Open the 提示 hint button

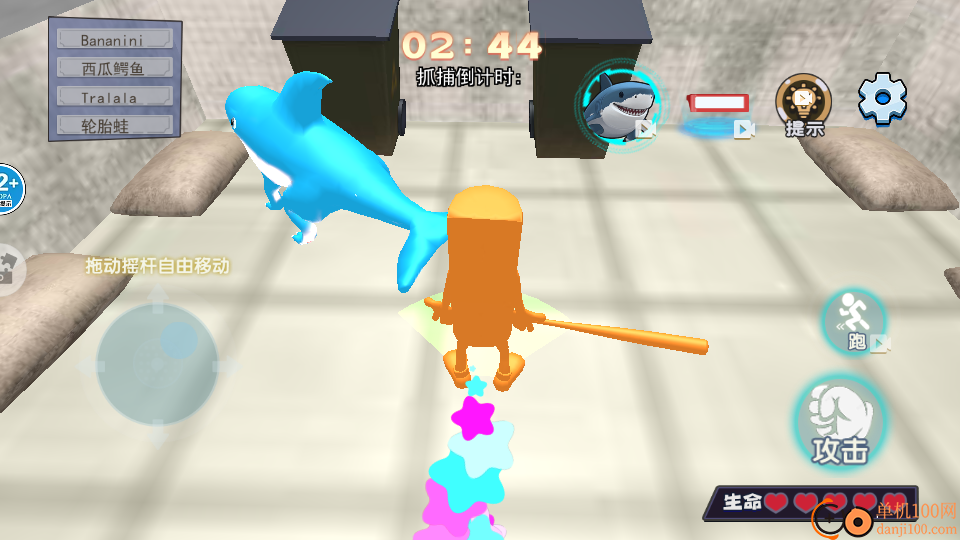pos(804,105)
